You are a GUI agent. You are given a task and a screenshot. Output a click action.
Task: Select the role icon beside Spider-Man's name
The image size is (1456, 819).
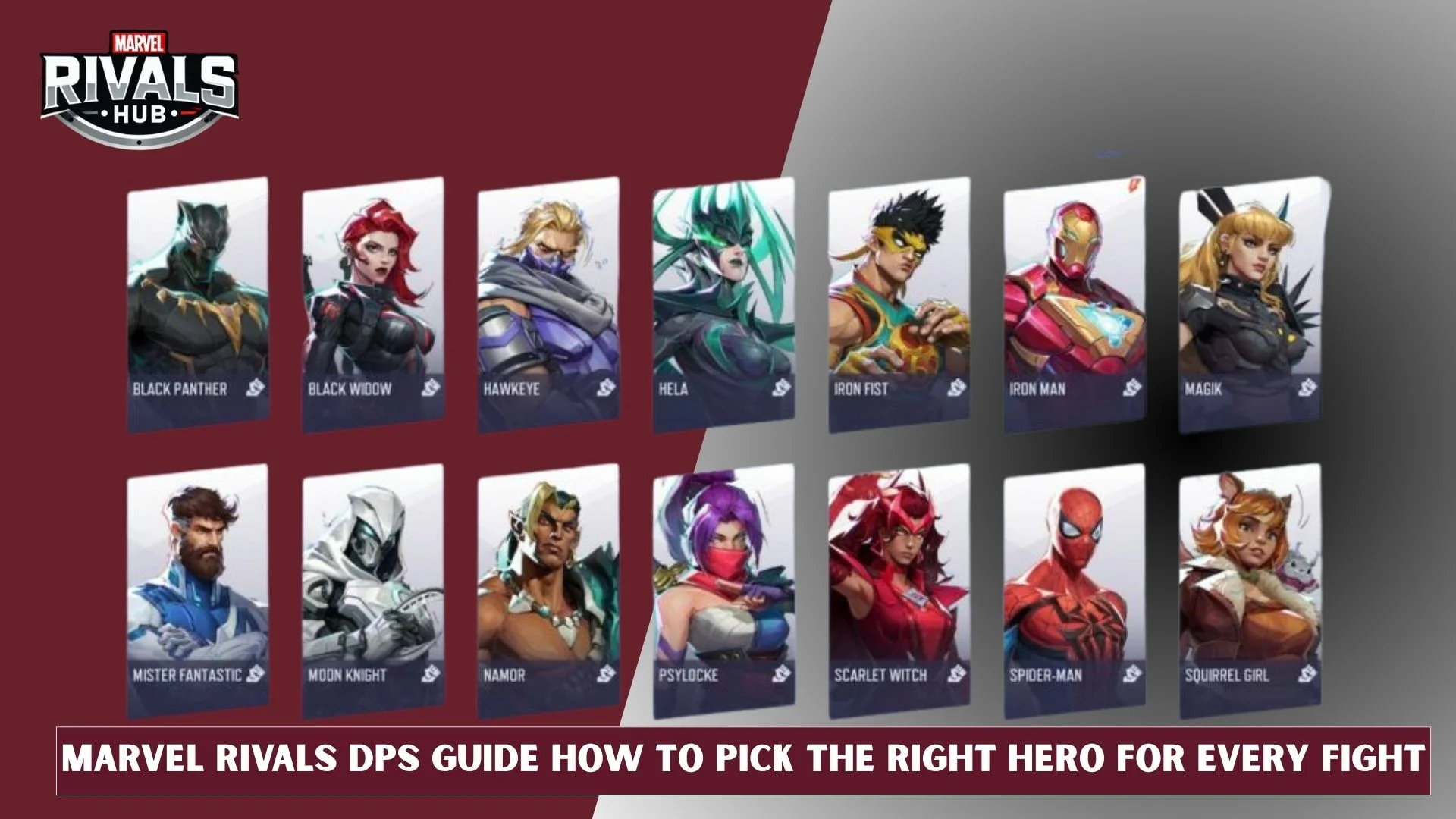[x=1131, y=673]
